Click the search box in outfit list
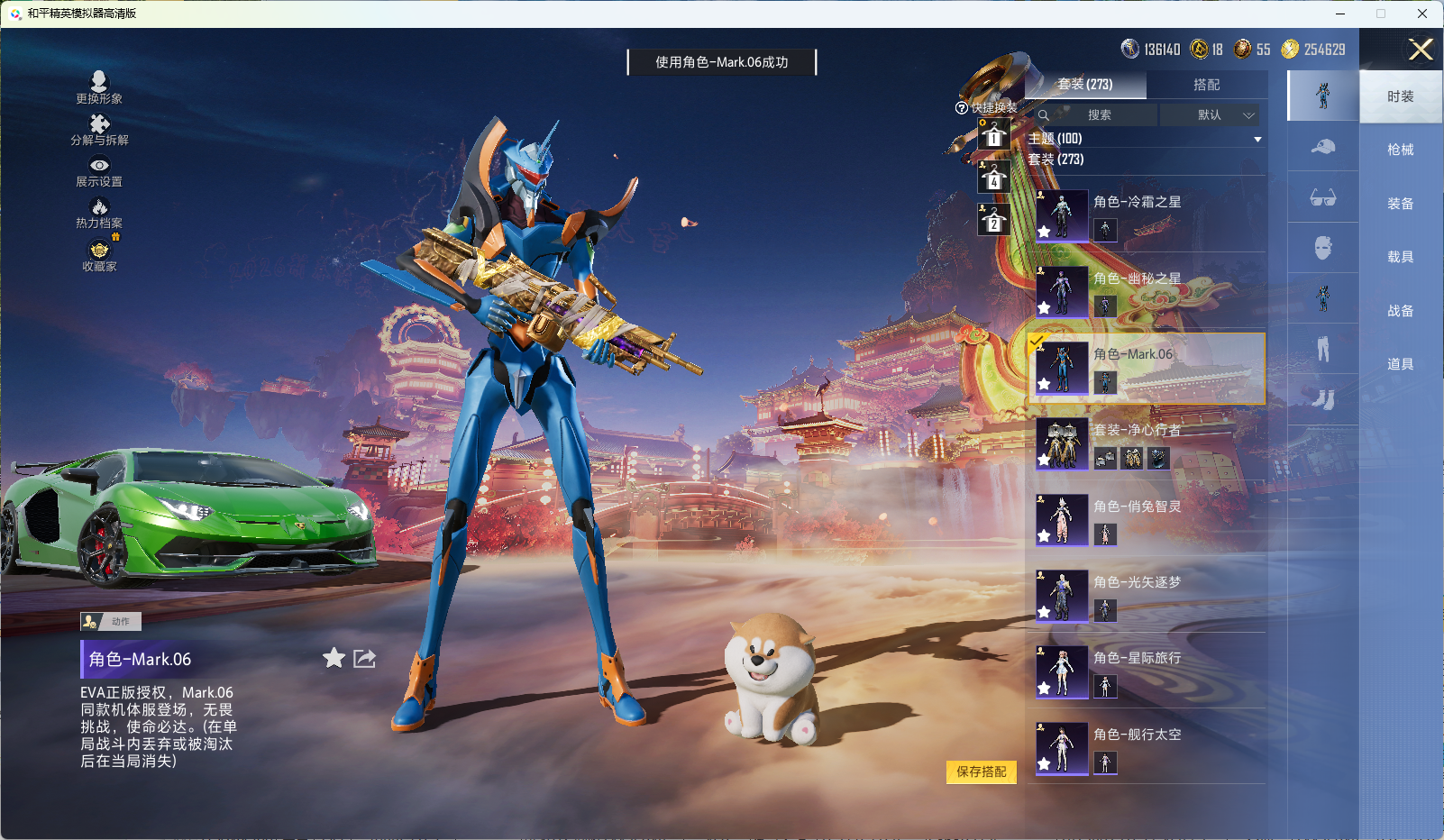The height and width of the screenshot is (840, 1444). click(x=1098, y=115)
